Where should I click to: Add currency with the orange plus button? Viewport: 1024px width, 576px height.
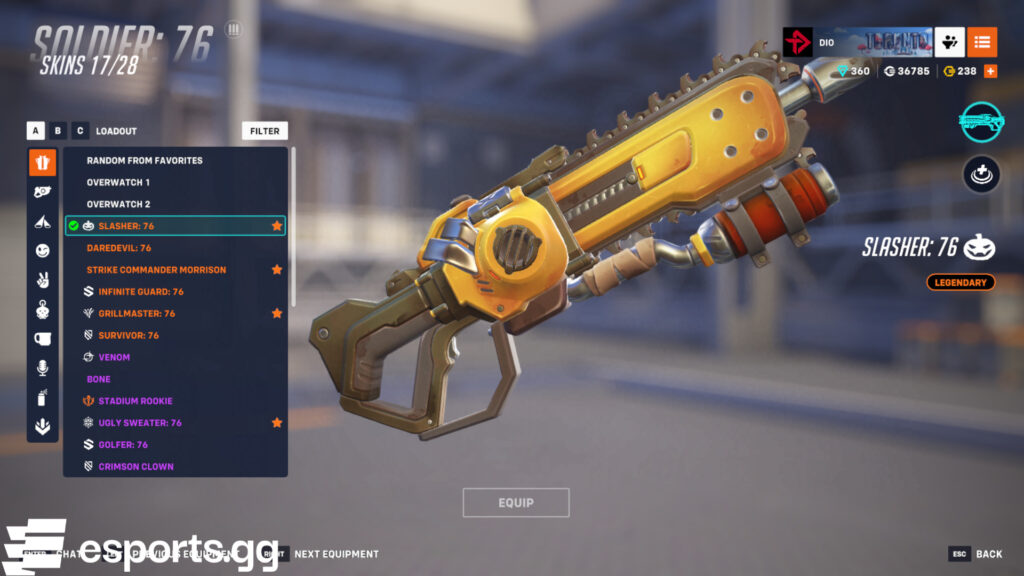[x=990, y=71]
